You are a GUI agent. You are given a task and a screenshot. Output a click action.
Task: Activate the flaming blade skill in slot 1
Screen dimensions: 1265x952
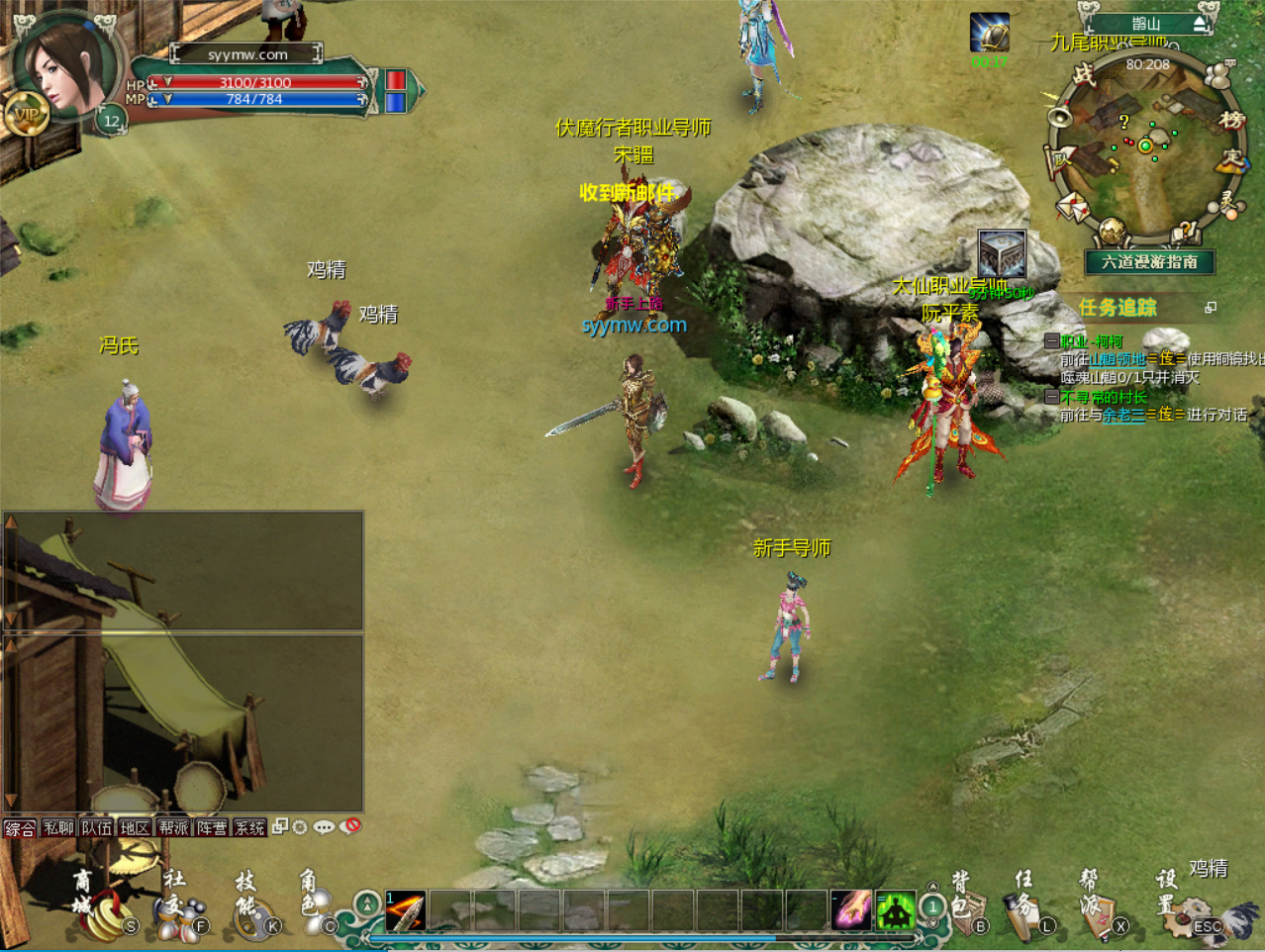(405, 911)
